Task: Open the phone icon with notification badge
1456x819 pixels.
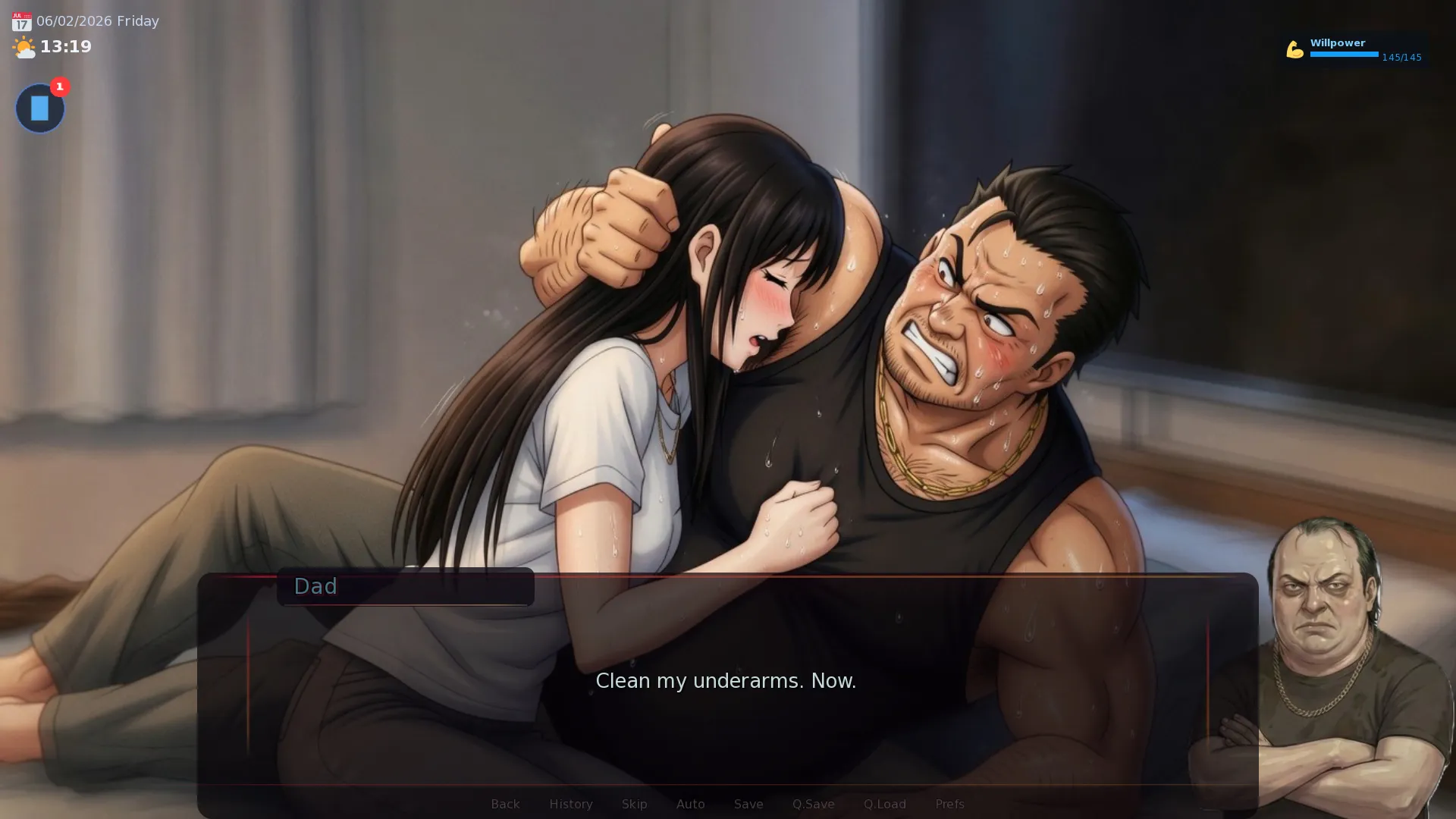Action: click(40, 108)
